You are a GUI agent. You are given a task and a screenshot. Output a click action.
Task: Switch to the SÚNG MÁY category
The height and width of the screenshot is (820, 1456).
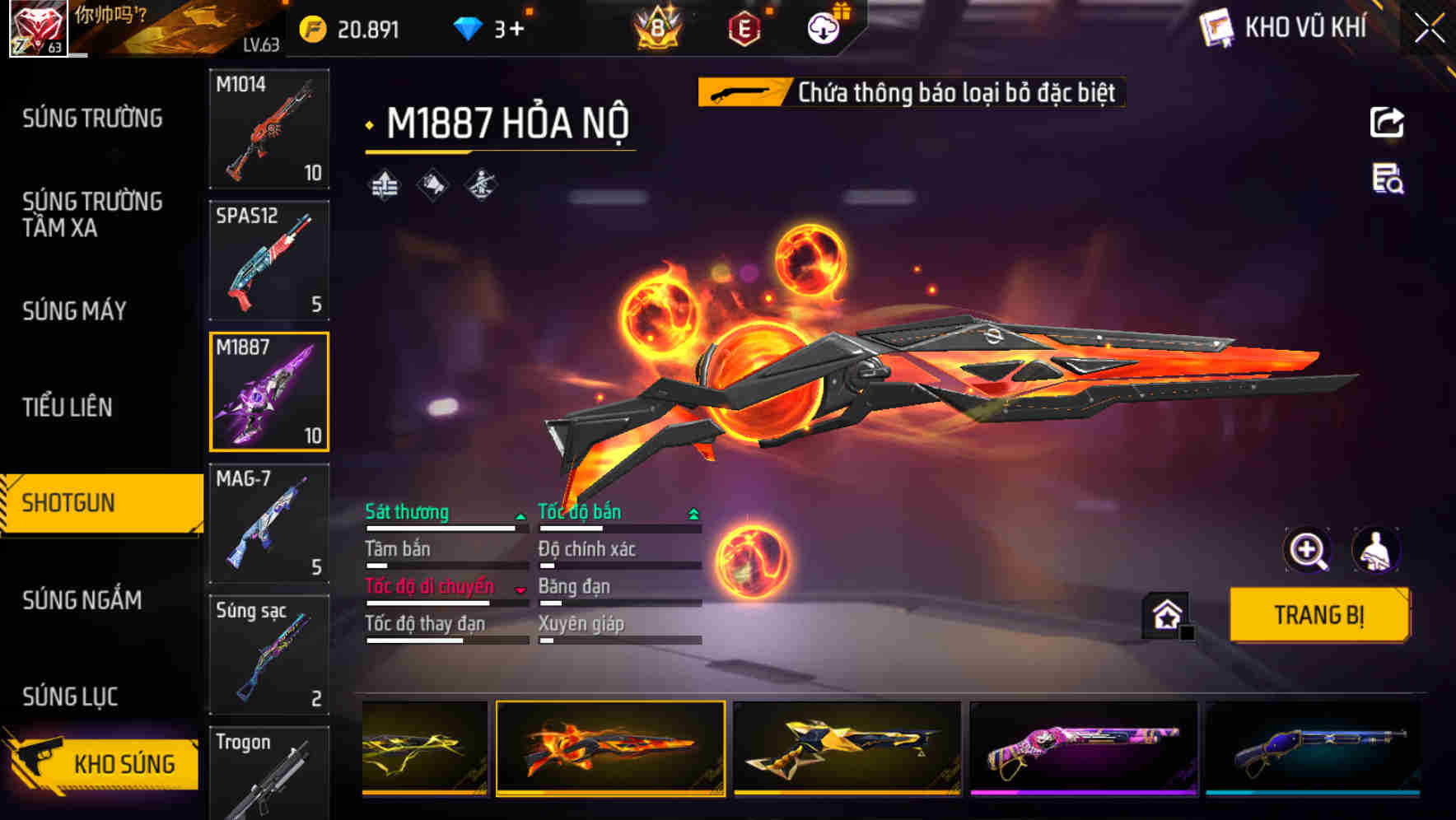coord(74,311)
